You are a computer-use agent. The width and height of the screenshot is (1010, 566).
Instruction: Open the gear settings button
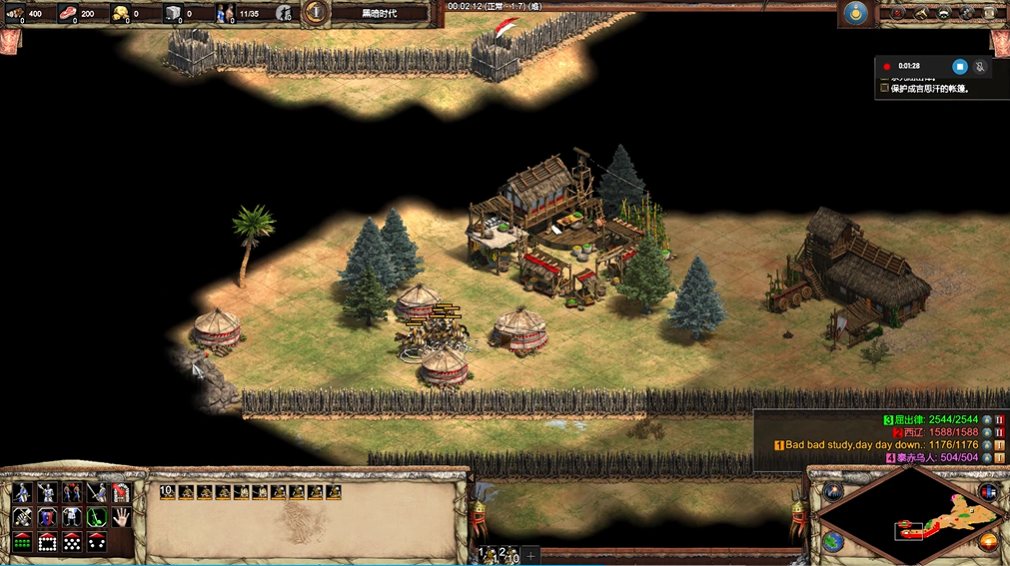(967, 13)
